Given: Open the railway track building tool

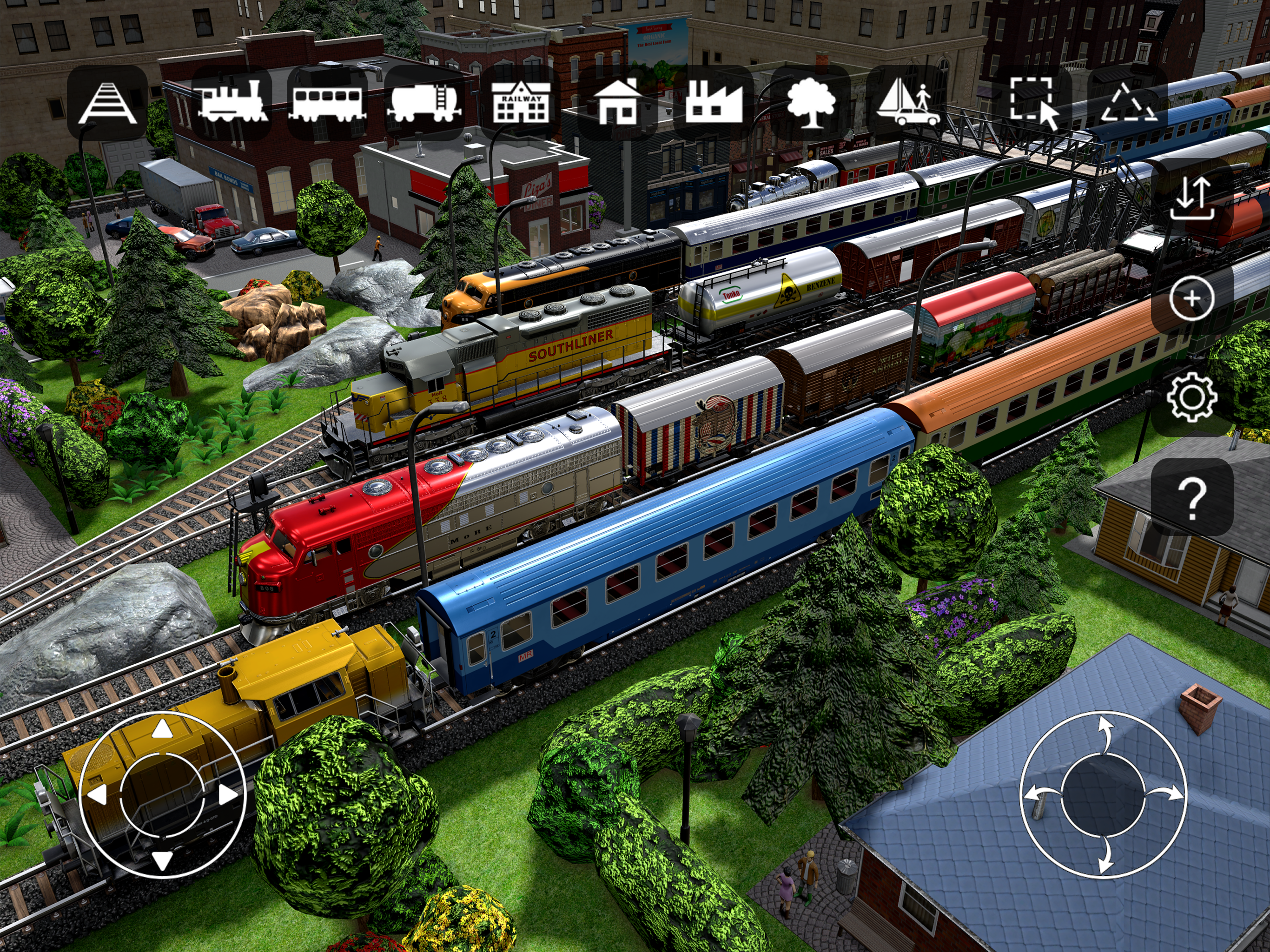Looking at the screenshot, I should point(107,103).
